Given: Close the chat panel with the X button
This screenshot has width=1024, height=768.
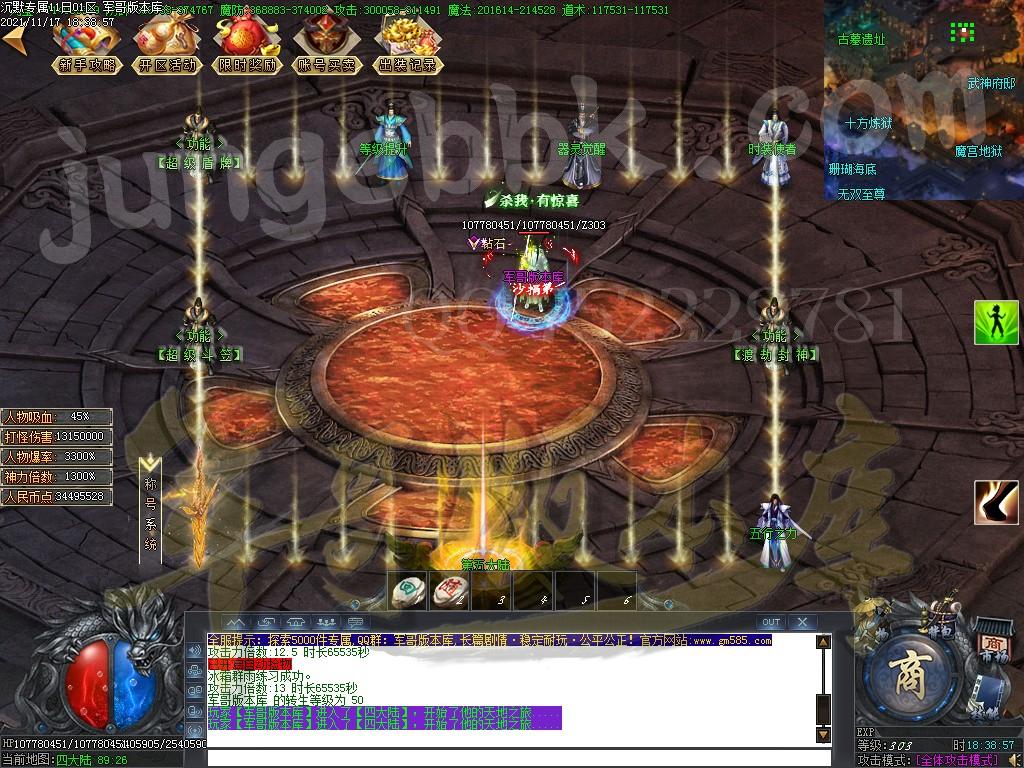Looking at the screenshot, I should coord(802,622).
